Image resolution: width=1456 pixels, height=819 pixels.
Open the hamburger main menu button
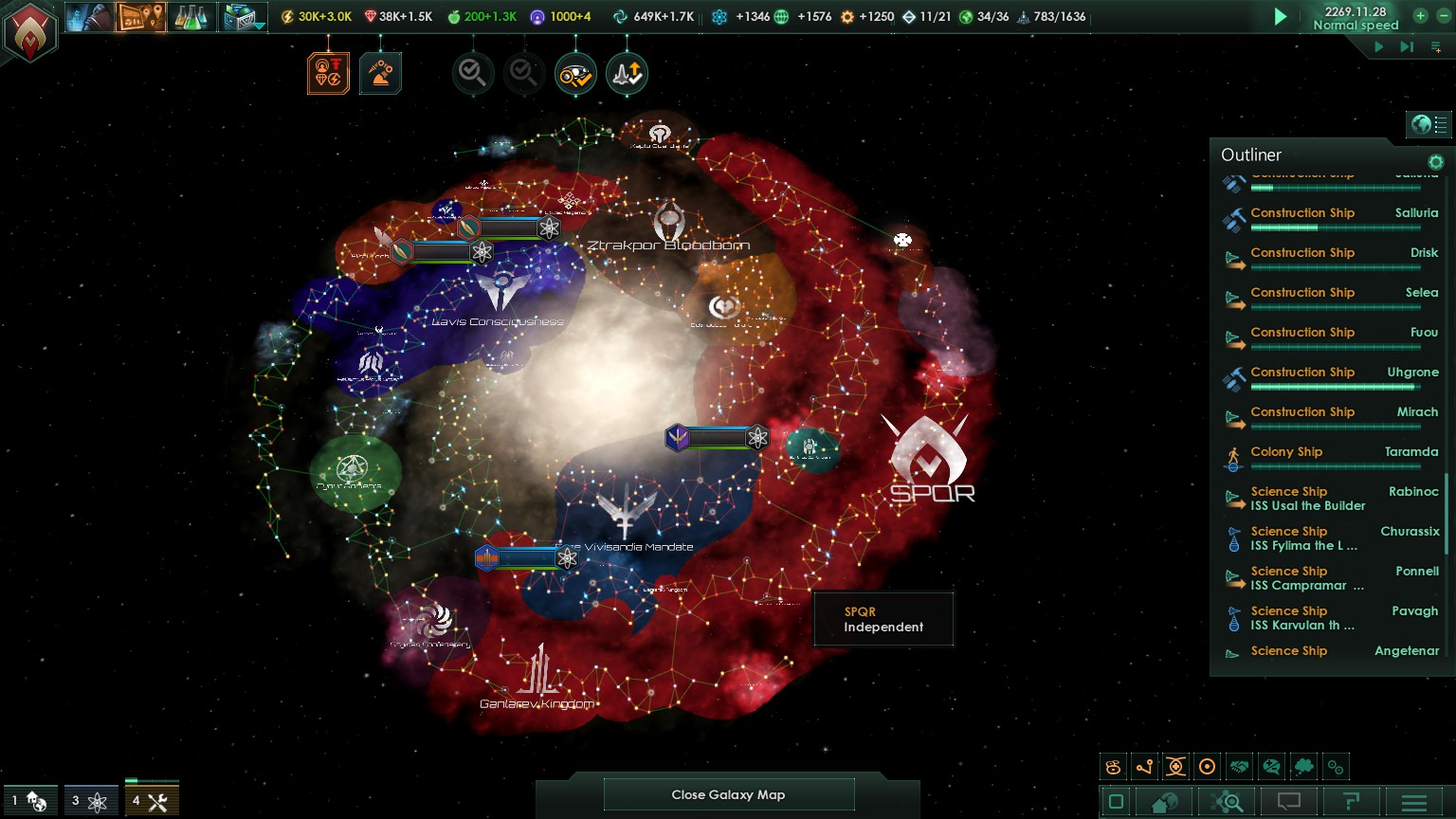click(1413, 803)
